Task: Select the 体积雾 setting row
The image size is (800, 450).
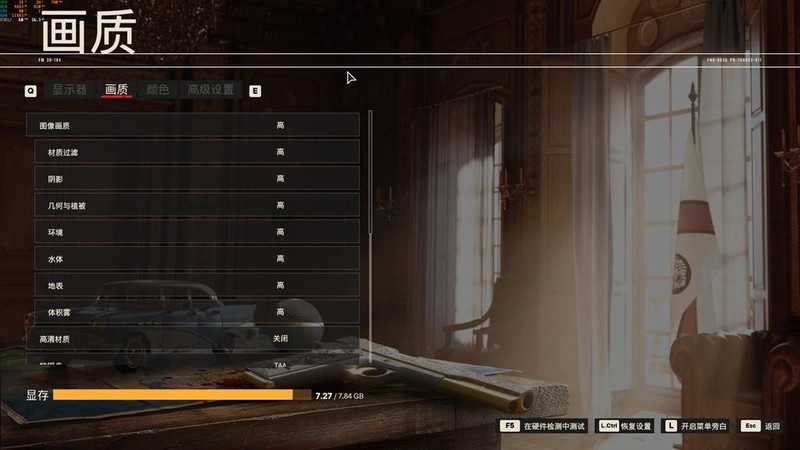Action: pos(196,313)
